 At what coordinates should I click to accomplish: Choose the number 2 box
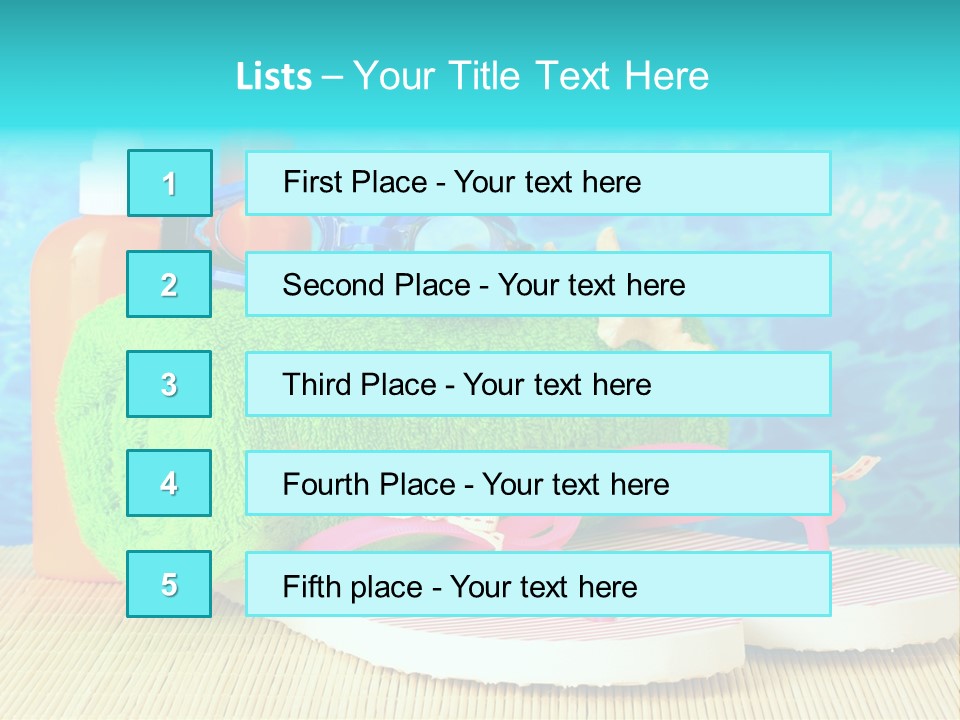170,284
